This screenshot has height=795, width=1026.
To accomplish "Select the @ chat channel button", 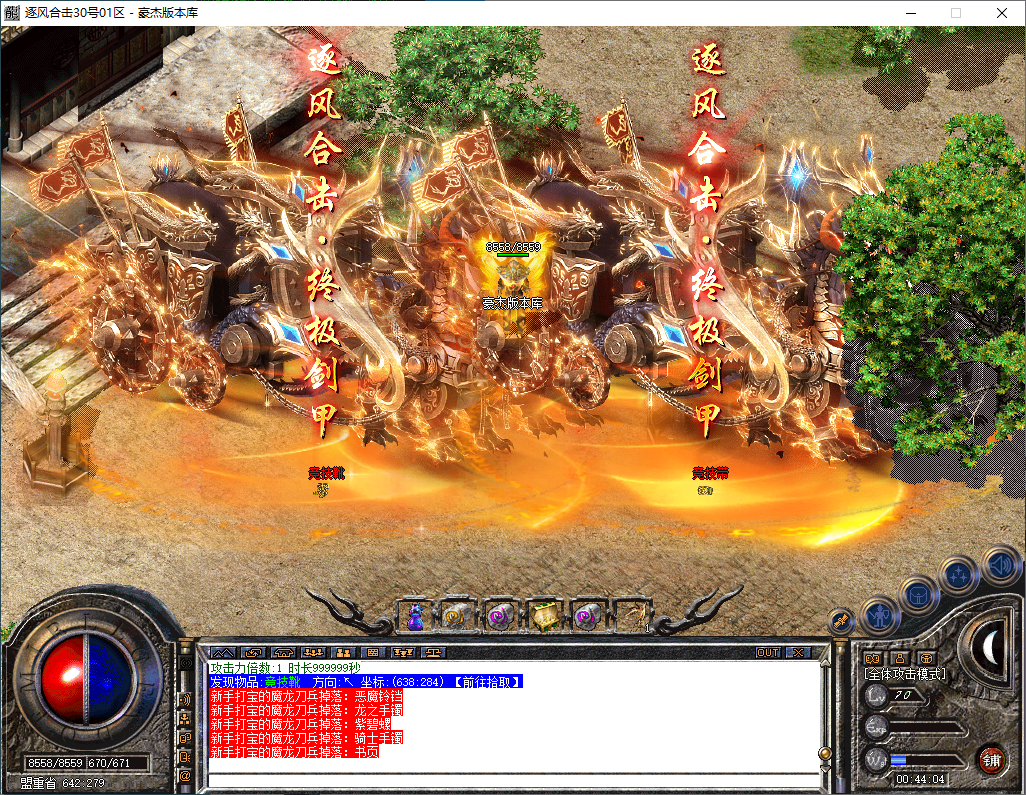I will click(x=185, y=774).
